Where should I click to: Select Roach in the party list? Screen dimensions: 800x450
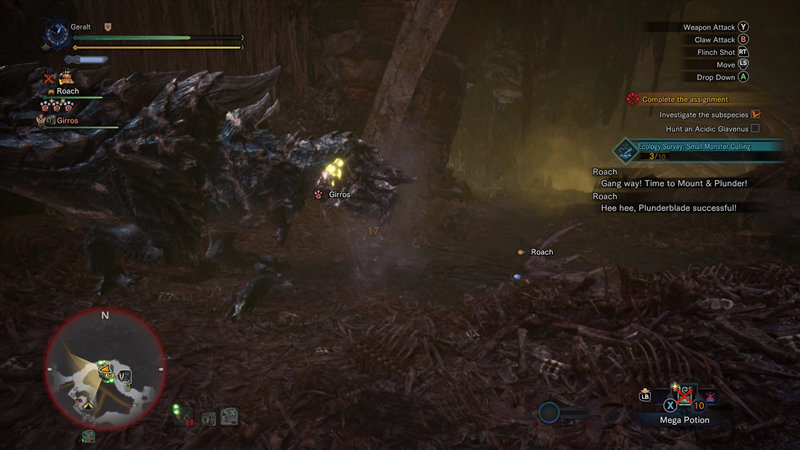click(x=66, y=91)
